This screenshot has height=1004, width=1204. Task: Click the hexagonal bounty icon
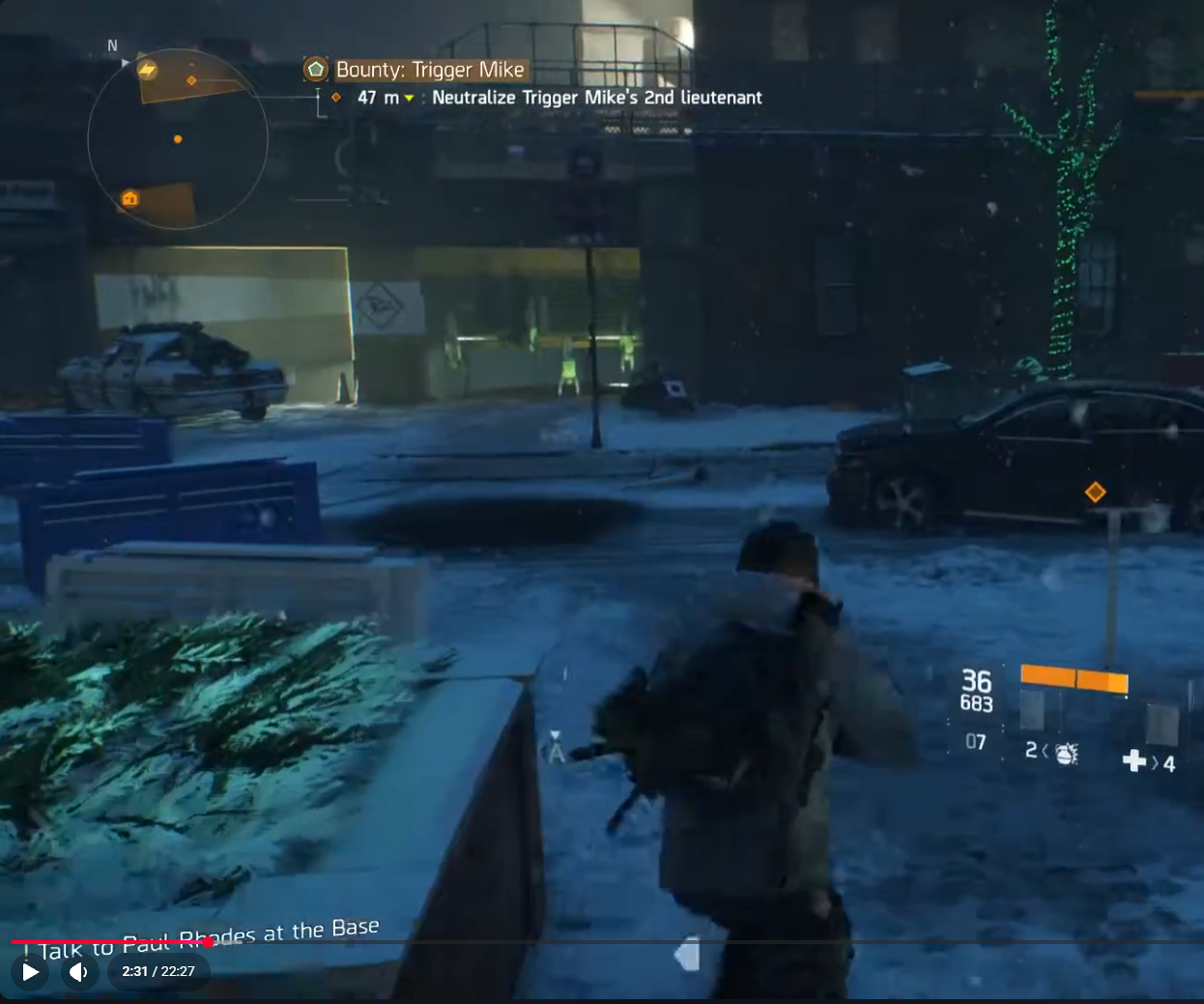(x=316, y=70)
